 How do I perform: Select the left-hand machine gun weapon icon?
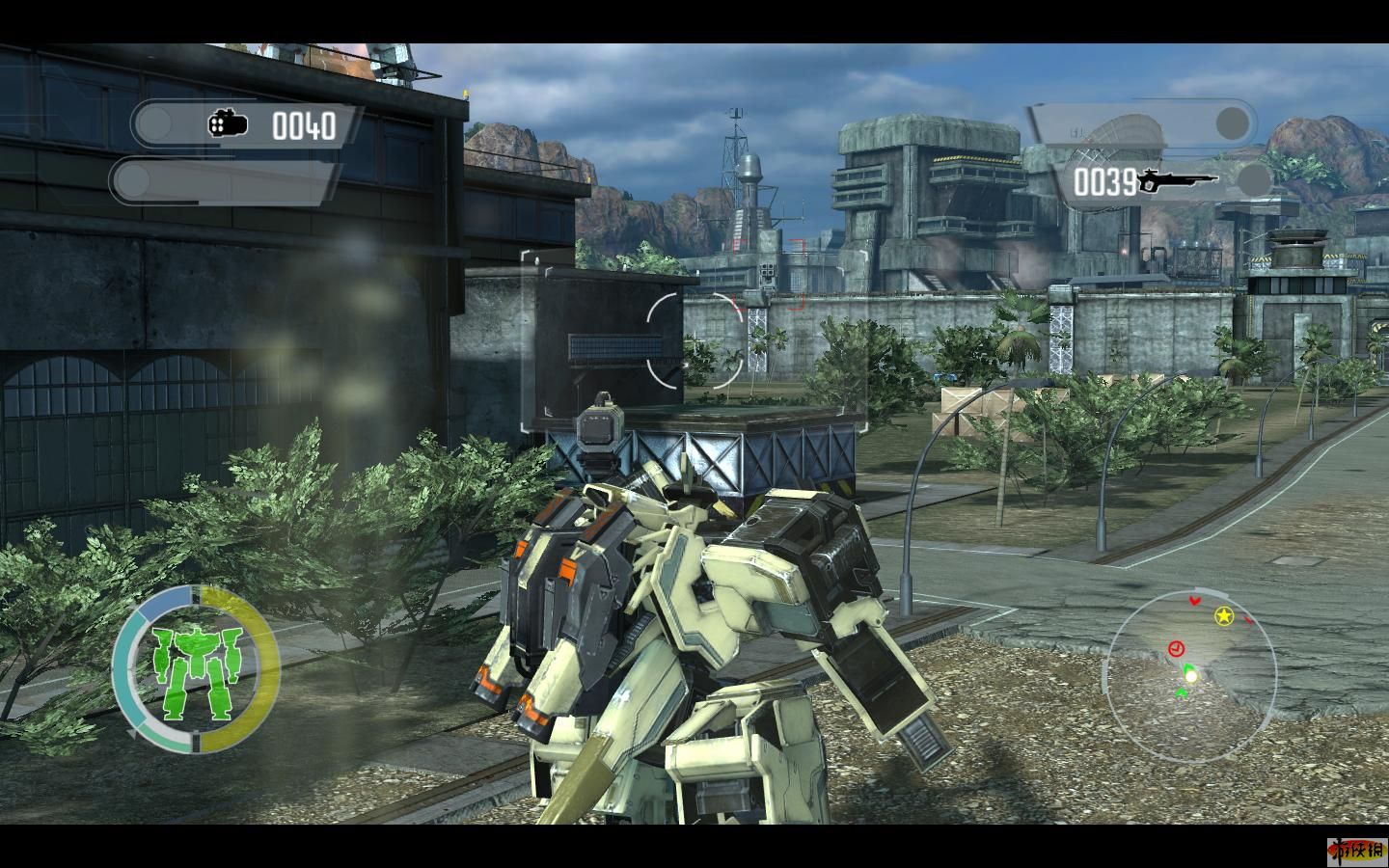pos(228,123)
